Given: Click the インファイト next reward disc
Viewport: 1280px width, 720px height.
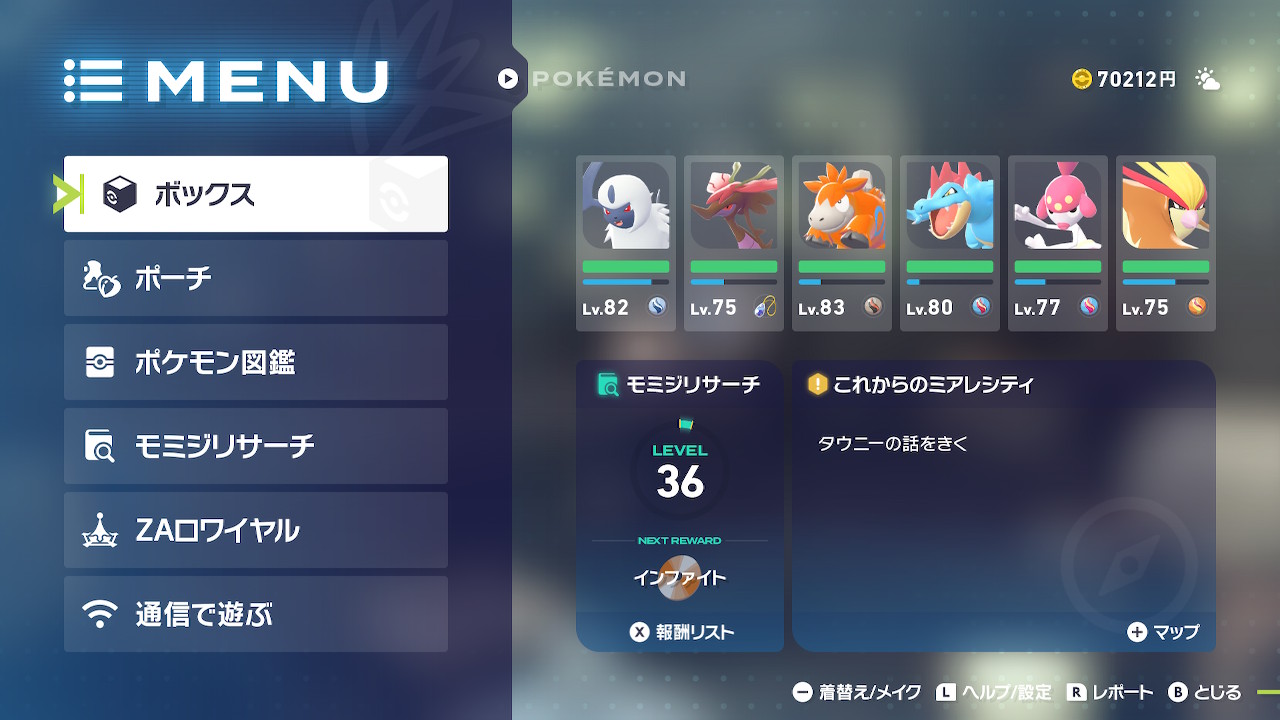Looking at the screenshot, I should (680, 578).
